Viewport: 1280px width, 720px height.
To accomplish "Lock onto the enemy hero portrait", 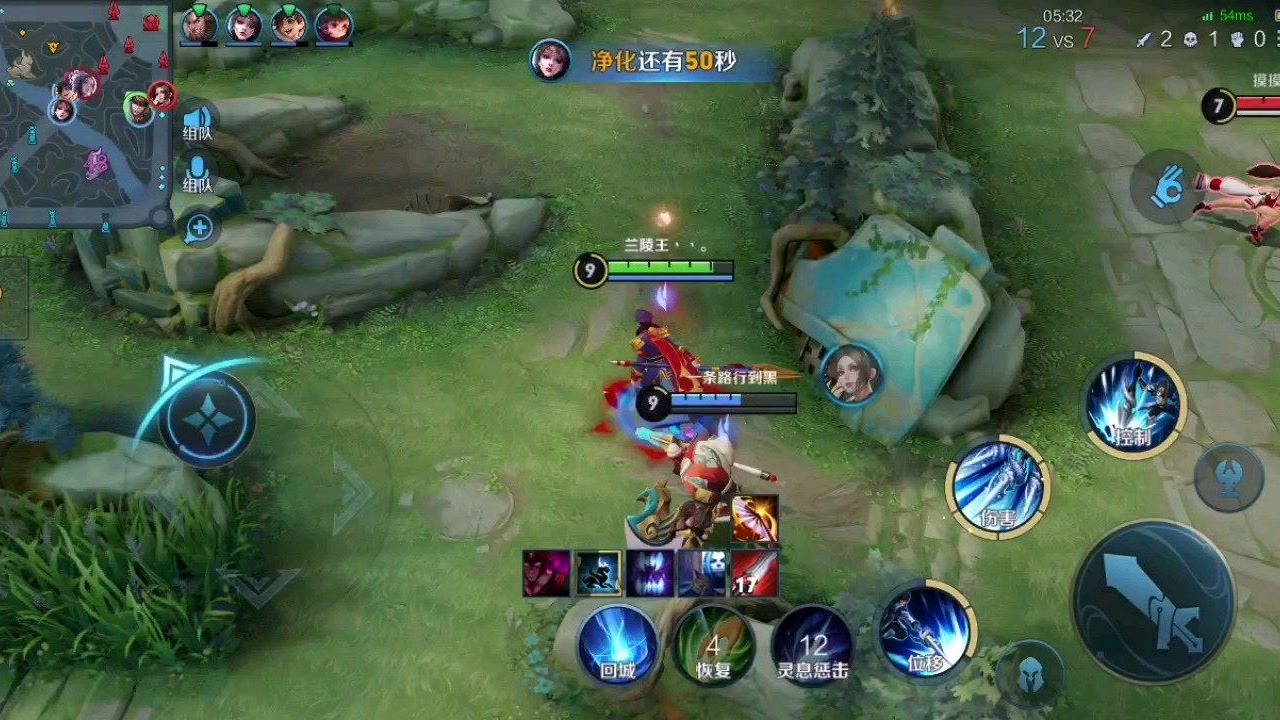I will tap(851, 374).
